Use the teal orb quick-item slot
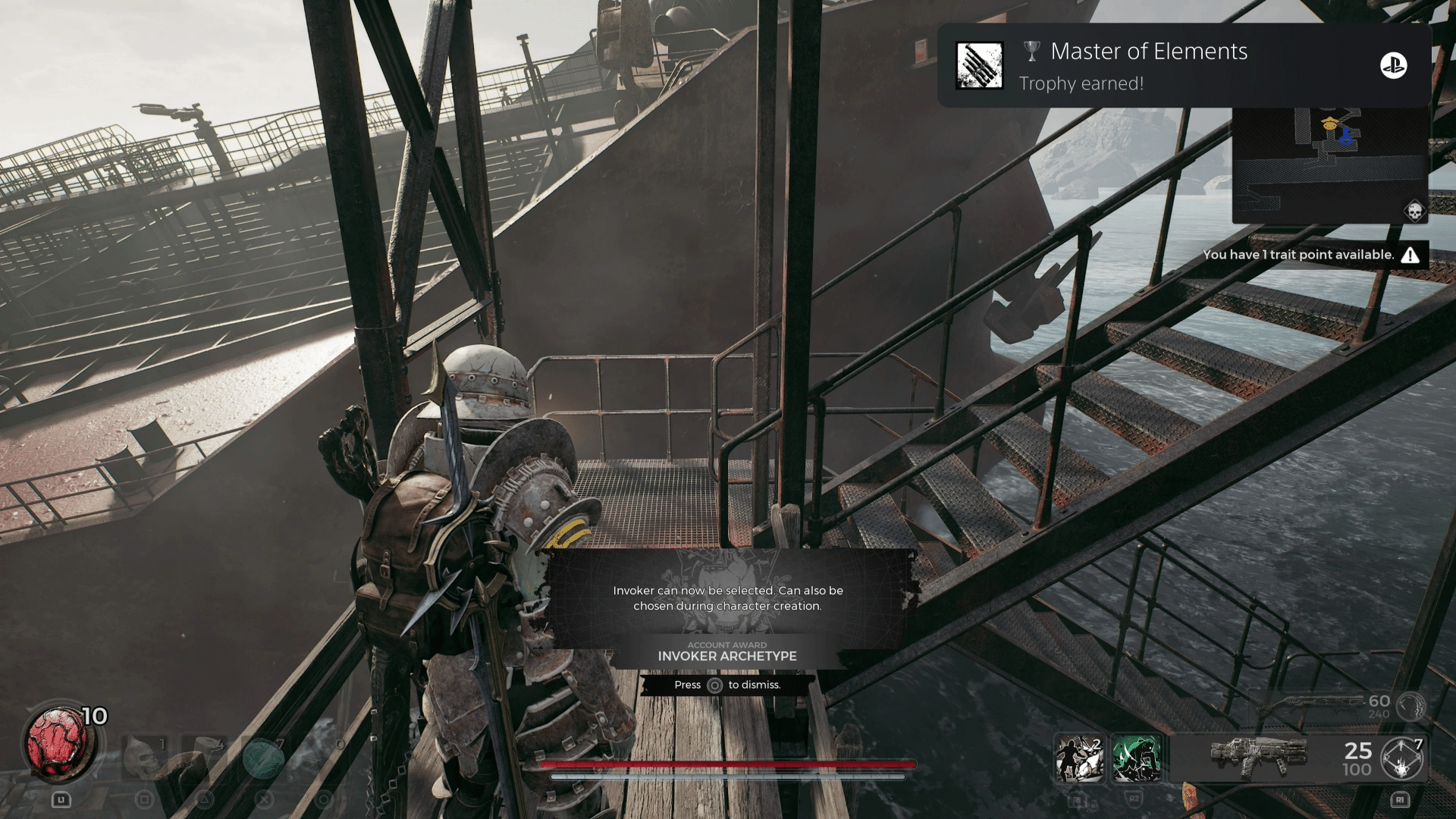Screen dimensions: 1456x819 click(263, 758)
